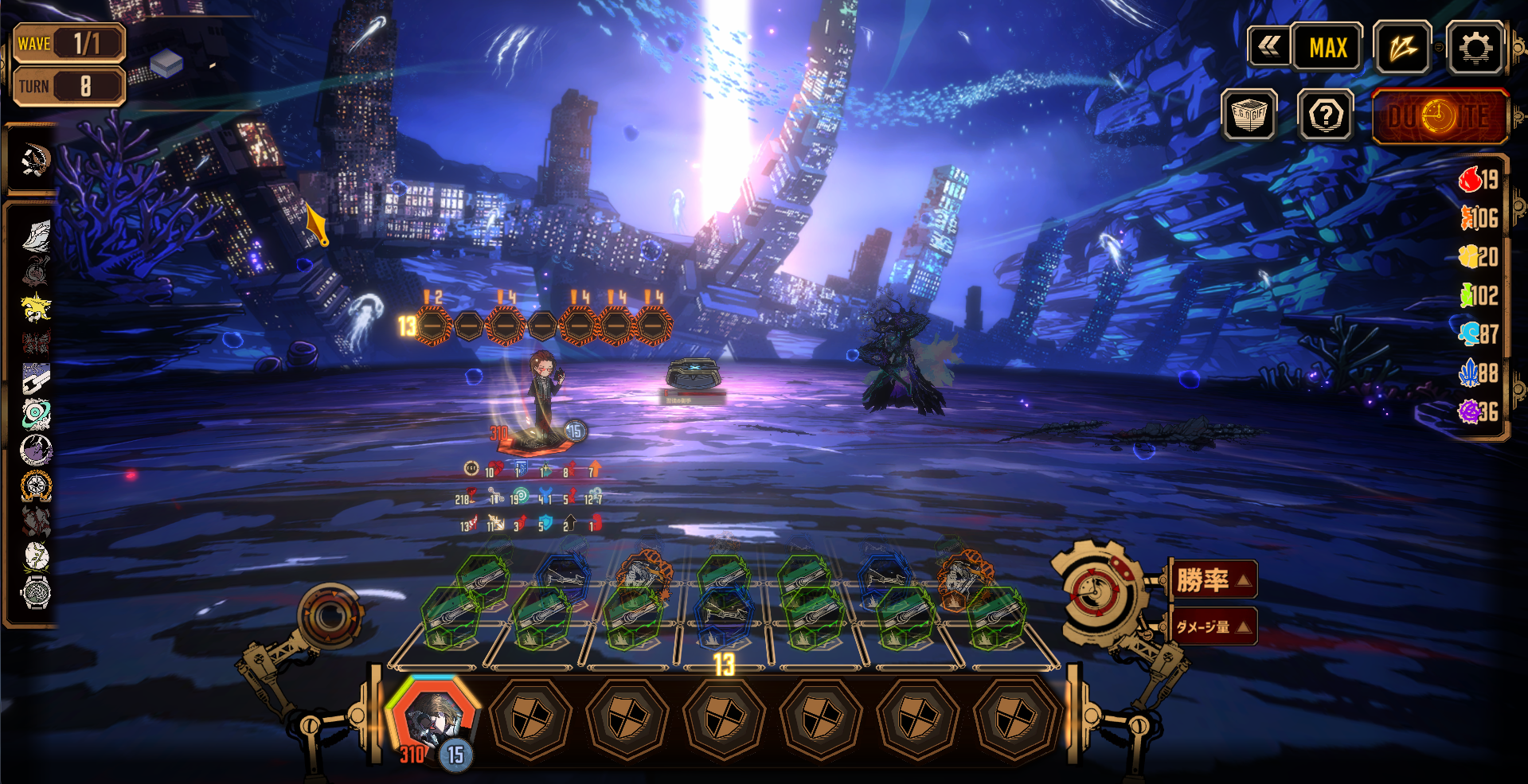Screen dimensions: 1528x784
Task: Open the E.G.O Gift box list
Action: pos(1249,115)
